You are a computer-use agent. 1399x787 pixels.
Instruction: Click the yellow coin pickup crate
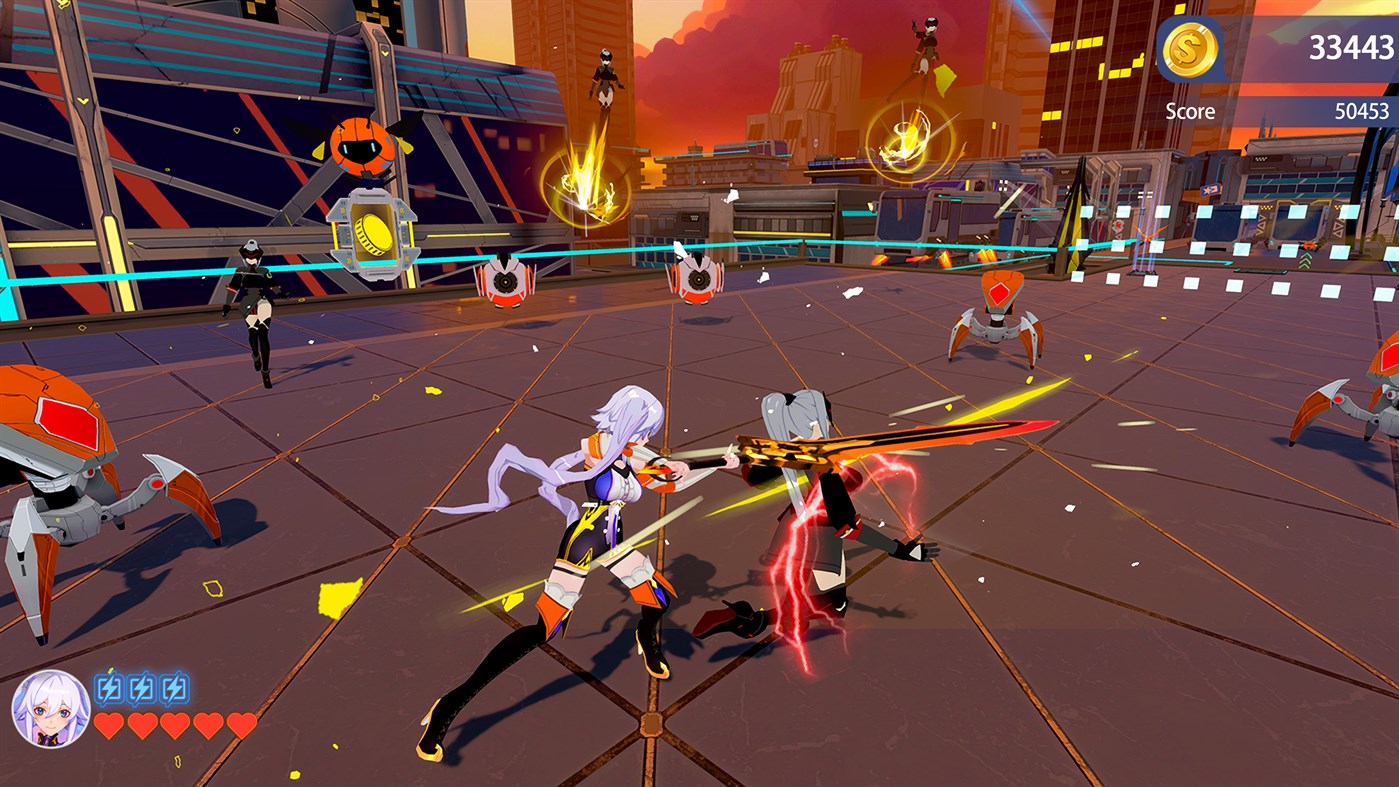pos(371,231)
